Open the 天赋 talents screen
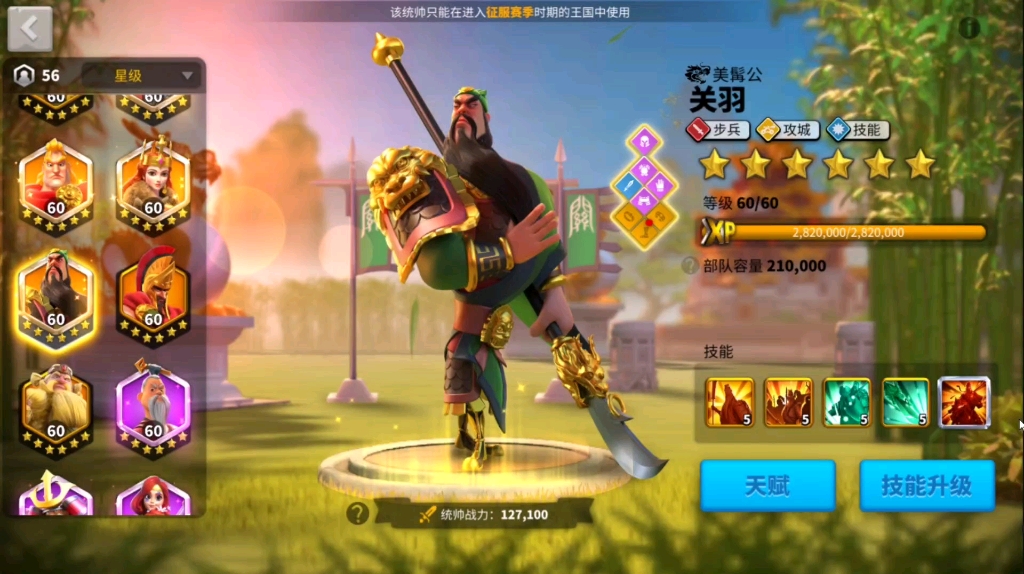This screenshot has width=1024, height=574. click(767, 486)
